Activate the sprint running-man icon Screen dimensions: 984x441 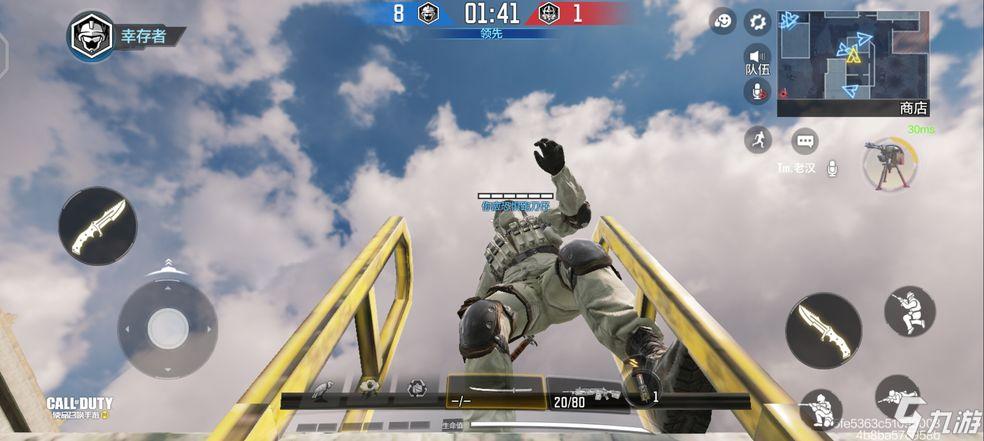[758, 139]
